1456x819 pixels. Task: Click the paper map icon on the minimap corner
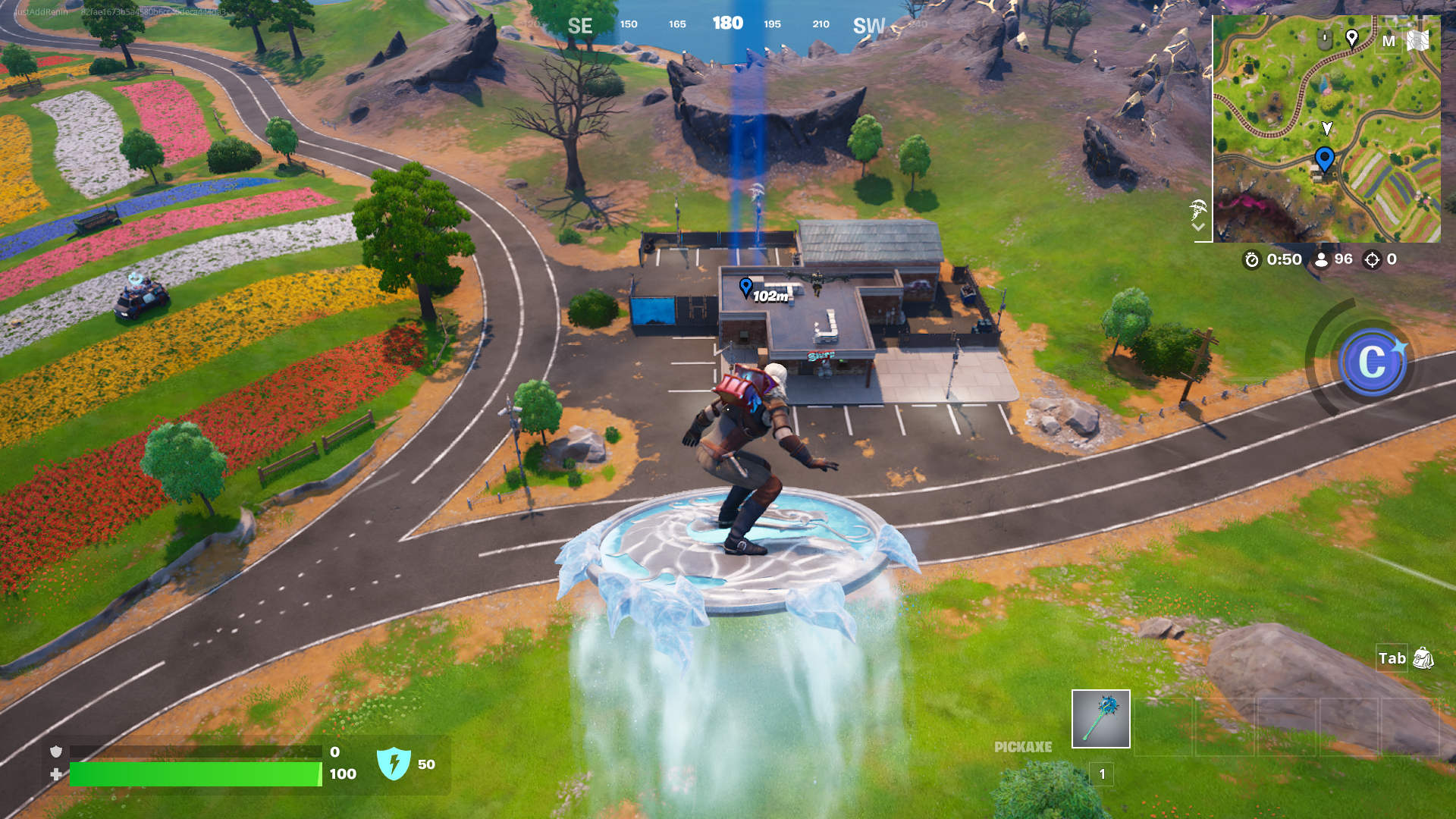[1420, 42]
